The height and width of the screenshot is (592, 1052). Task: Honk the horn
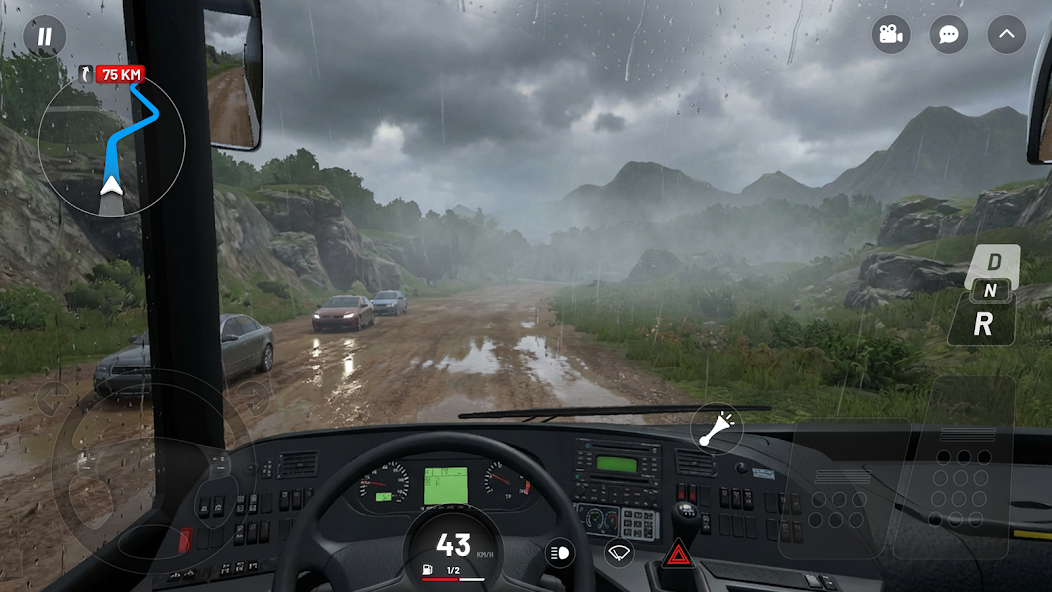(716, 430)
